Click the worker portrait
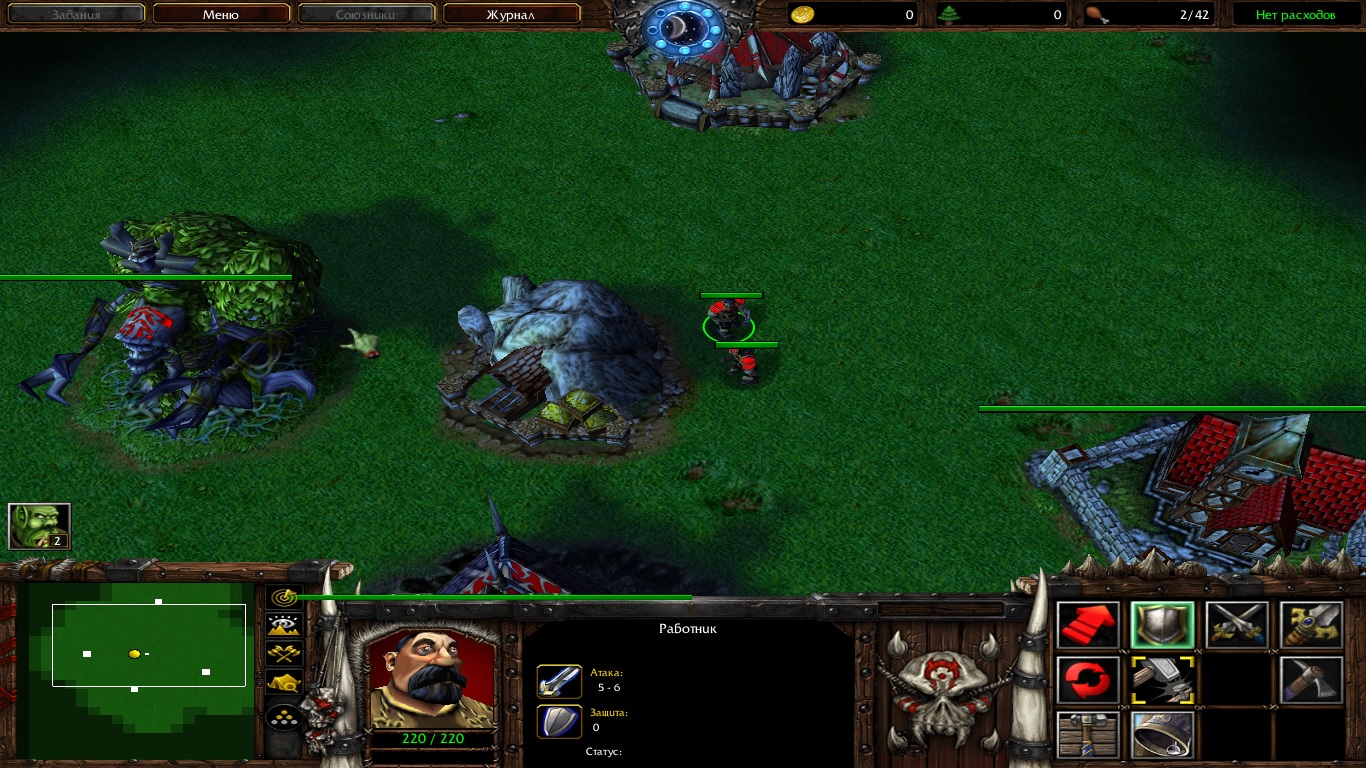Viewport: 1366px width, 768px height. pyautogui.click(x=432, y=680)
